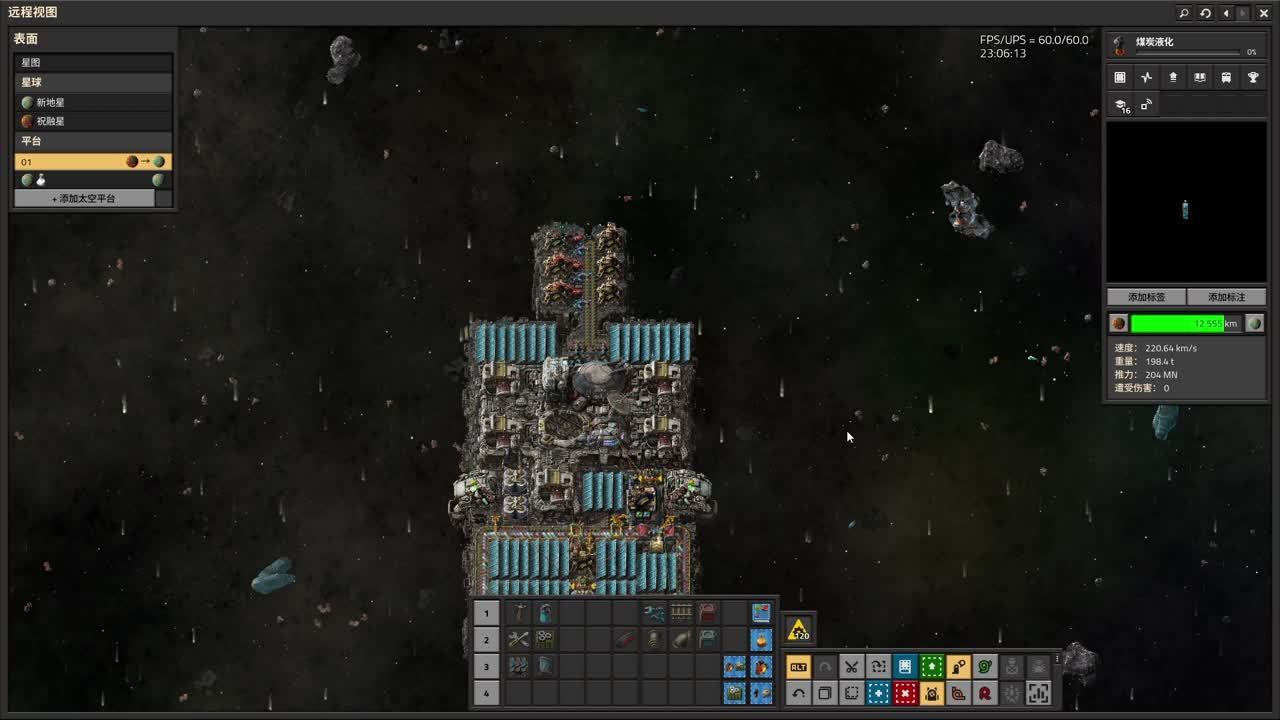Select the 新地星 planet surface
This screenshot has width=1280, height=720.
point(92,102)
